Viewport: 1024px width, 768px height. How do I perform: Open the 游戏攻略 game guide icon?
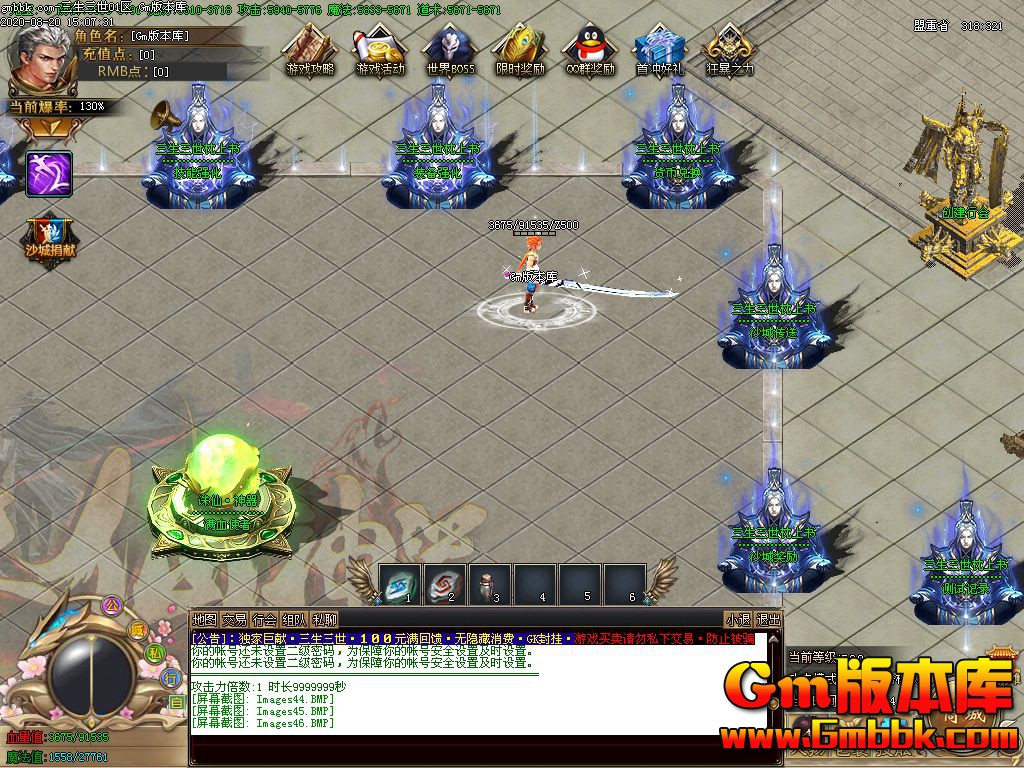[x=309, y=50]
